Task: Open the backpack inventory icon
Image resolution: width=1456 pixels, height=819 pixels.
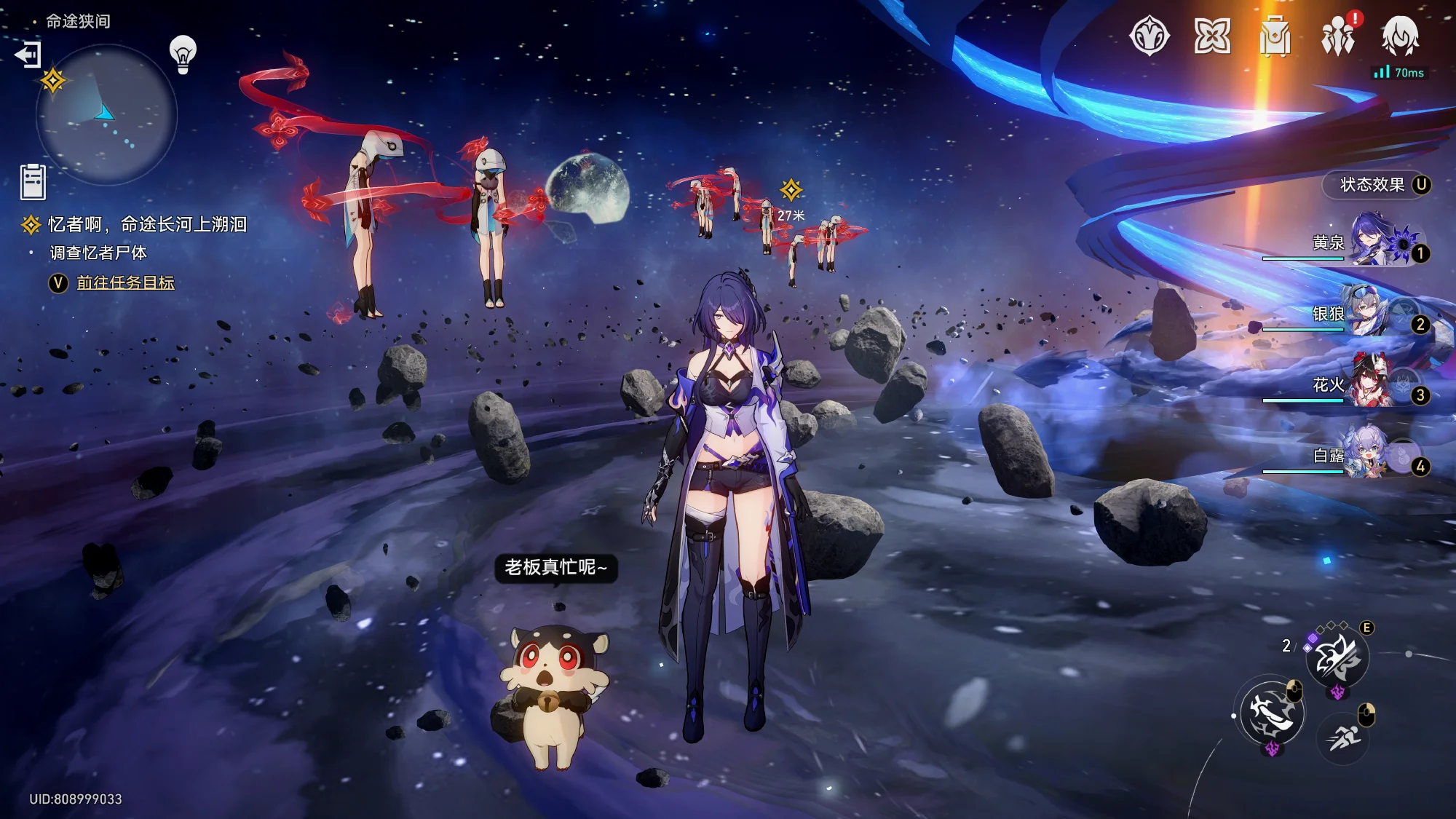Action: point(1275,36)
